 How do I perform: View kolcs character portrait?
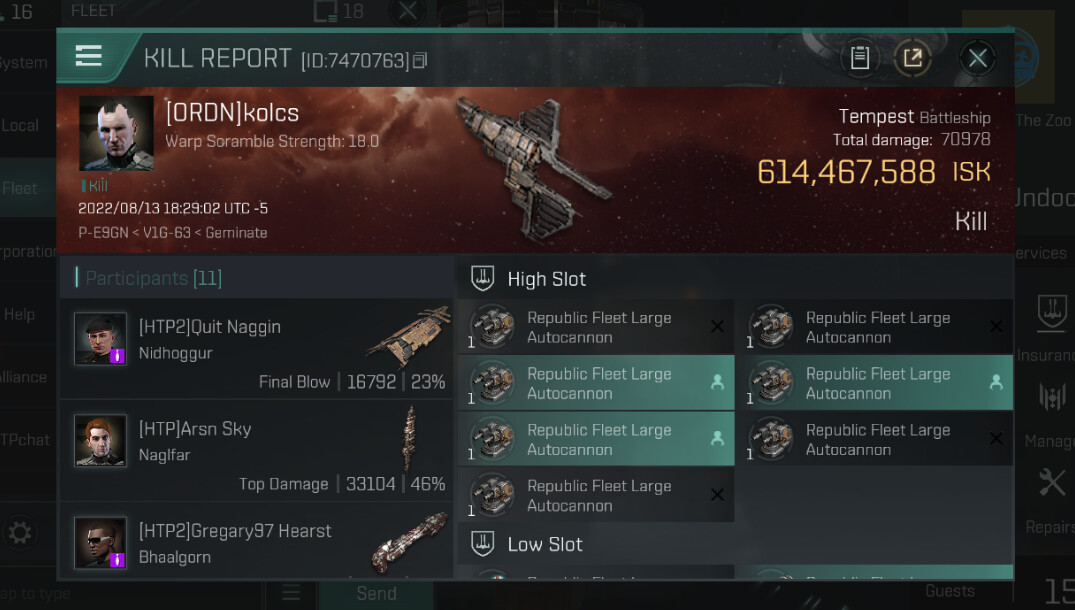point(116,133)
